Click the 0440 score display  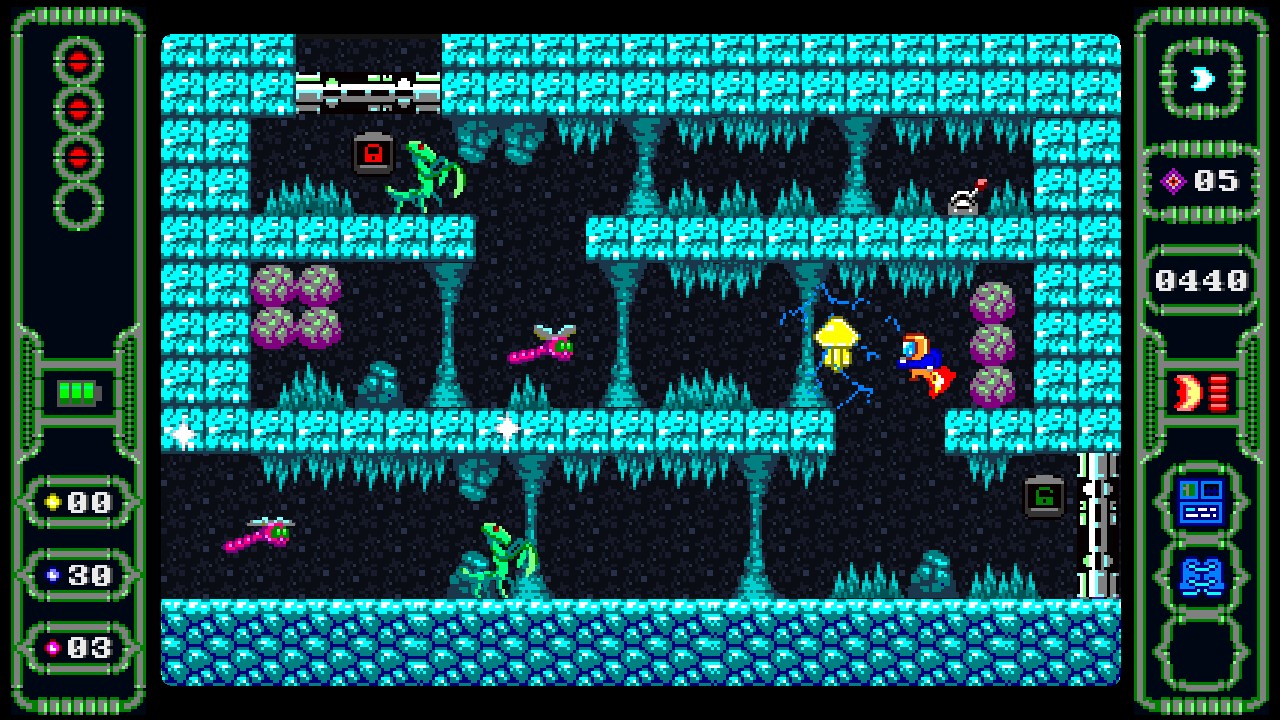pos(1200,281)
